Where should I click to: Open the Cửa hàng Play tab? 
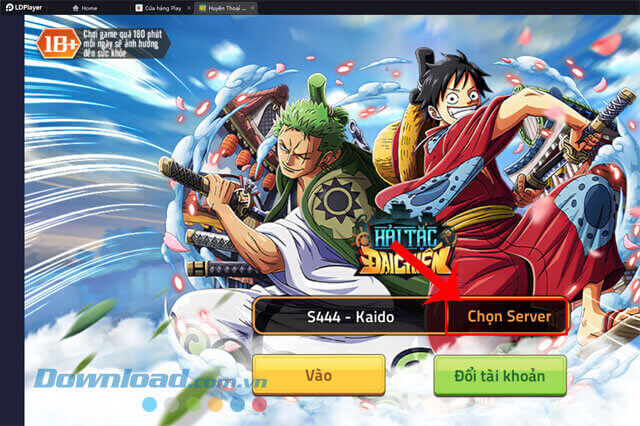[162, 7]
